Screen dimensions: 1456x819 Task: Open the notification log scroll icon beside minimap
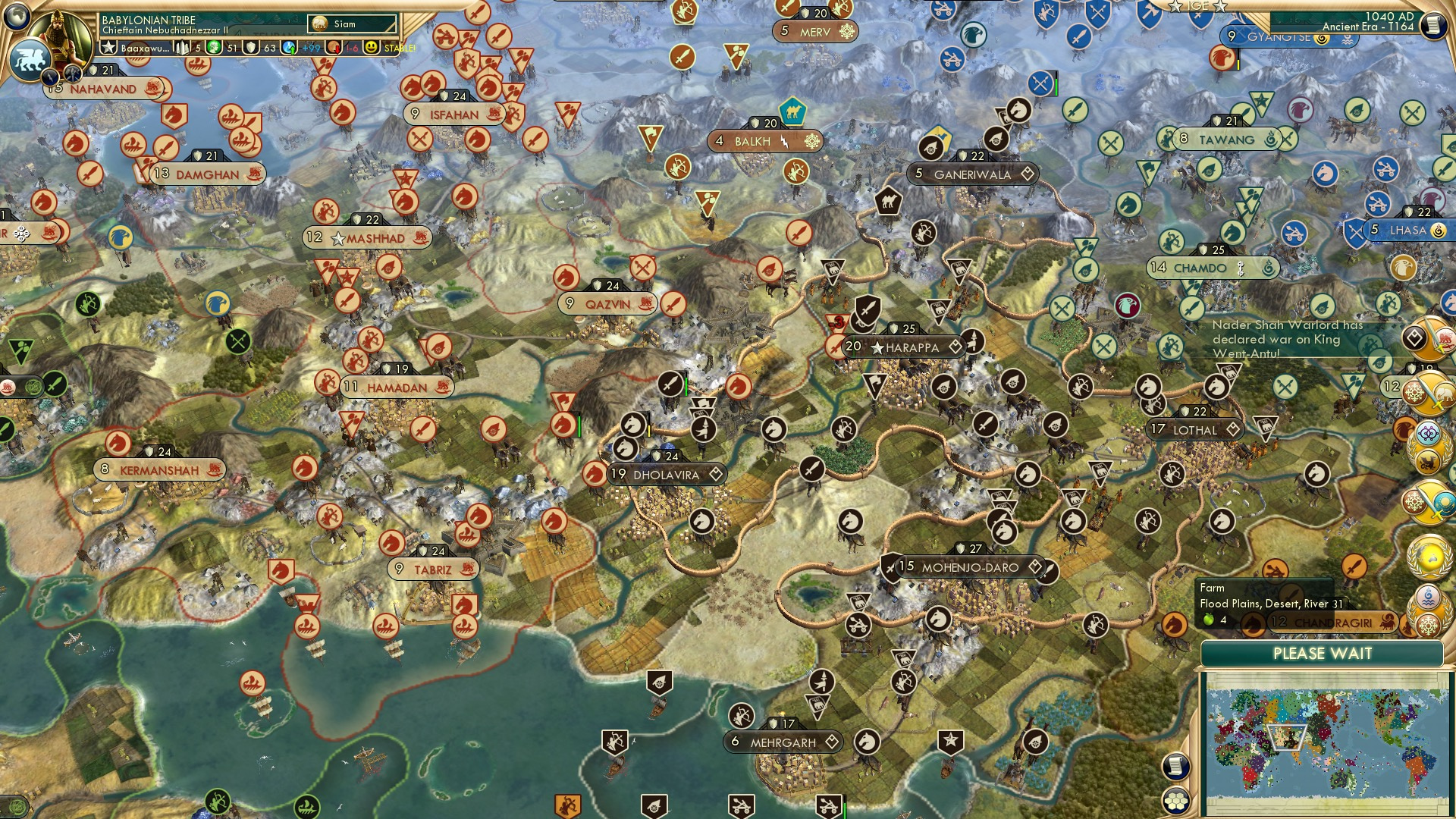pyautogui.click(x=1175, y=766)
